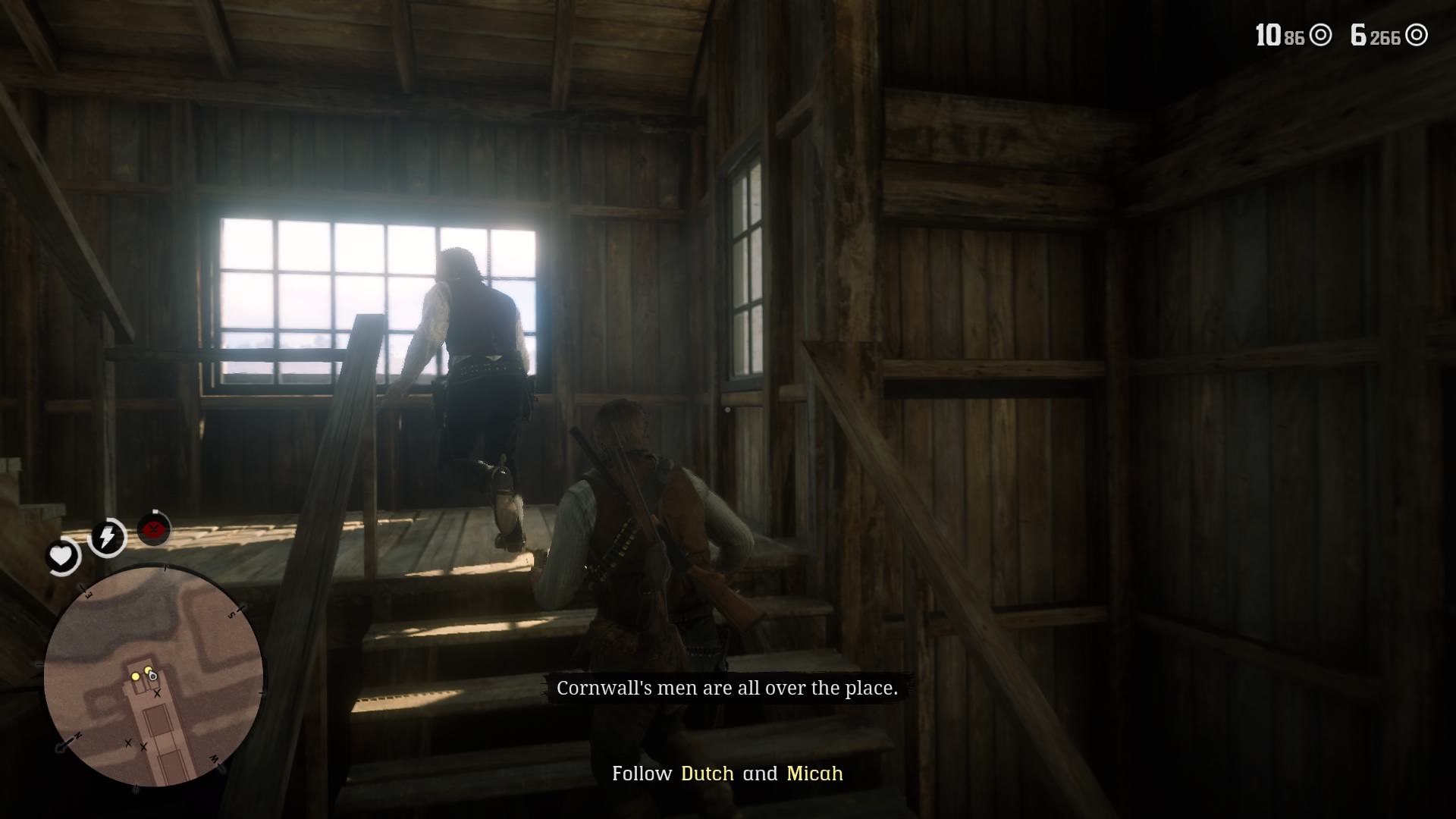This screenshot has height=819, width=1456.
Task: Click the heart-shaped health core icon
Action: (x=61, y=554)
